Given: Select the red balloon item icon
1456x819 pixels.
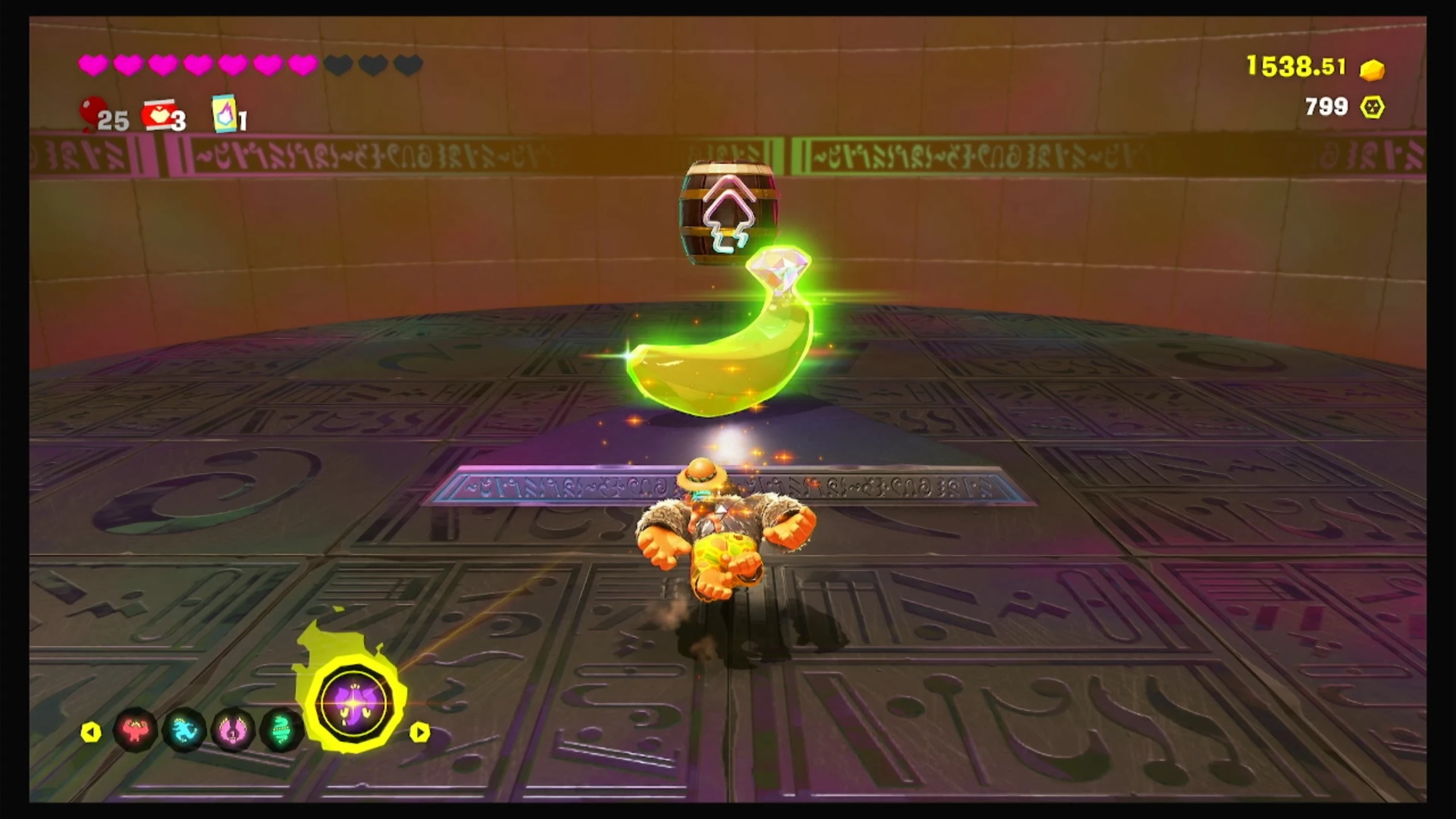Looking at the screenshot, I should [x=93, y=113].
